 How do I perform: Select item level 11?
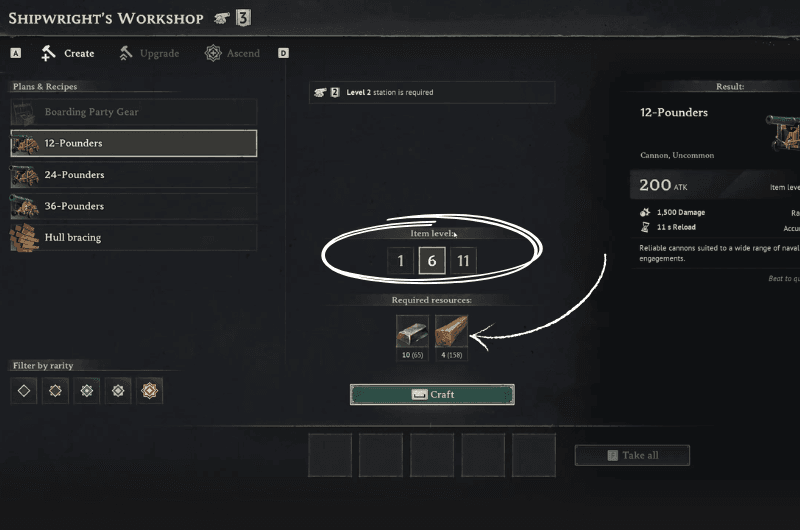coord(463,262)
